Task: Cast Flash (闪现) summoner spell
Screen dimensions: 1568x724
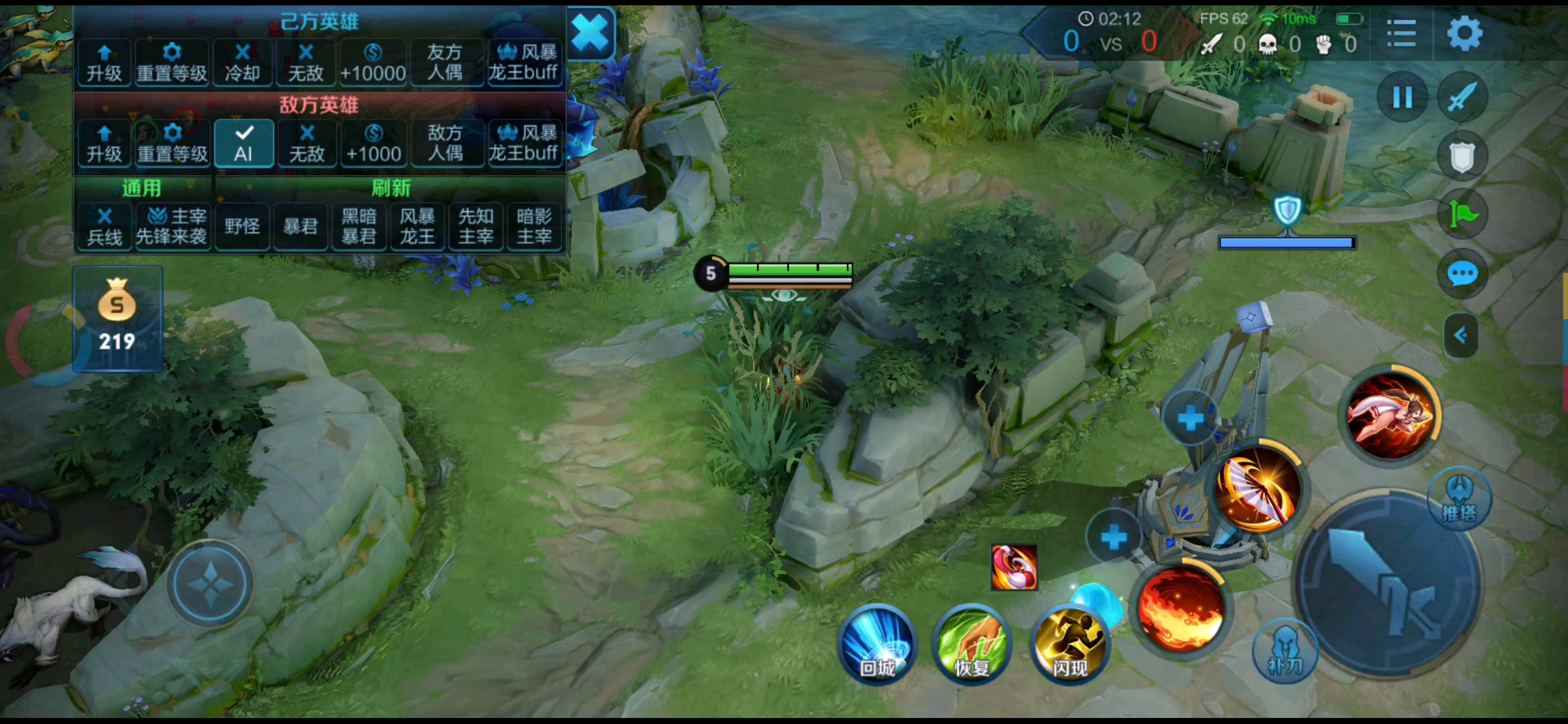Action: [x=1069, y=645]
